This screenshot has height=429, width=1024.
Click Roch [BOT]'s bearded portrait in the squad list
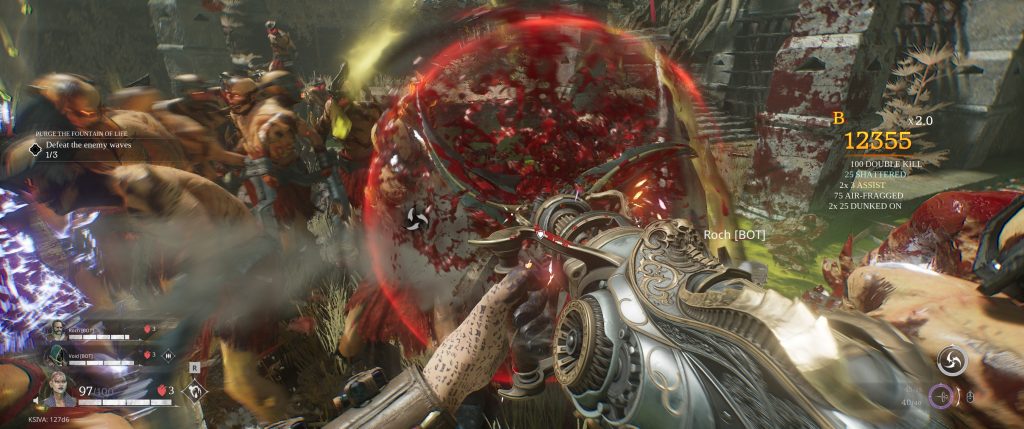tap(58, 331)
